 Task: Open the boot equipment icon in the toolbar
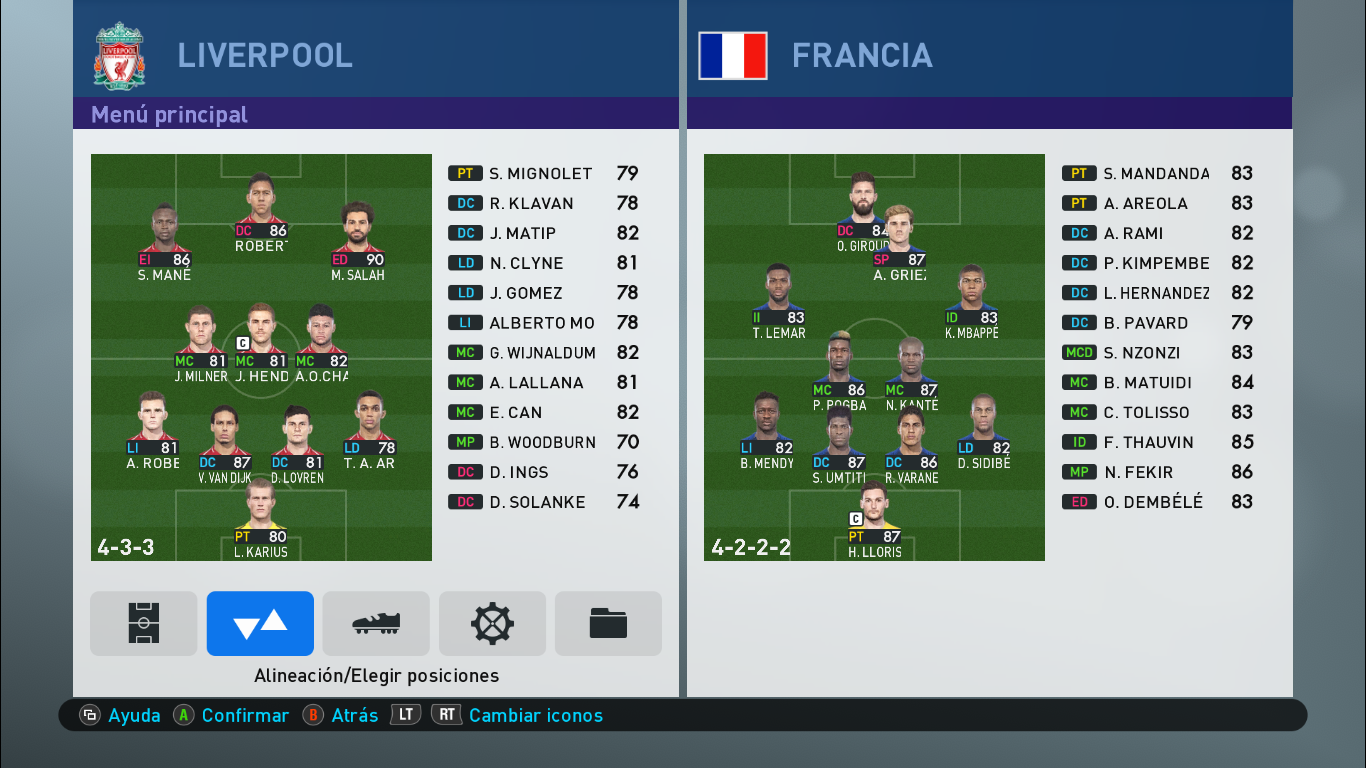375,623
